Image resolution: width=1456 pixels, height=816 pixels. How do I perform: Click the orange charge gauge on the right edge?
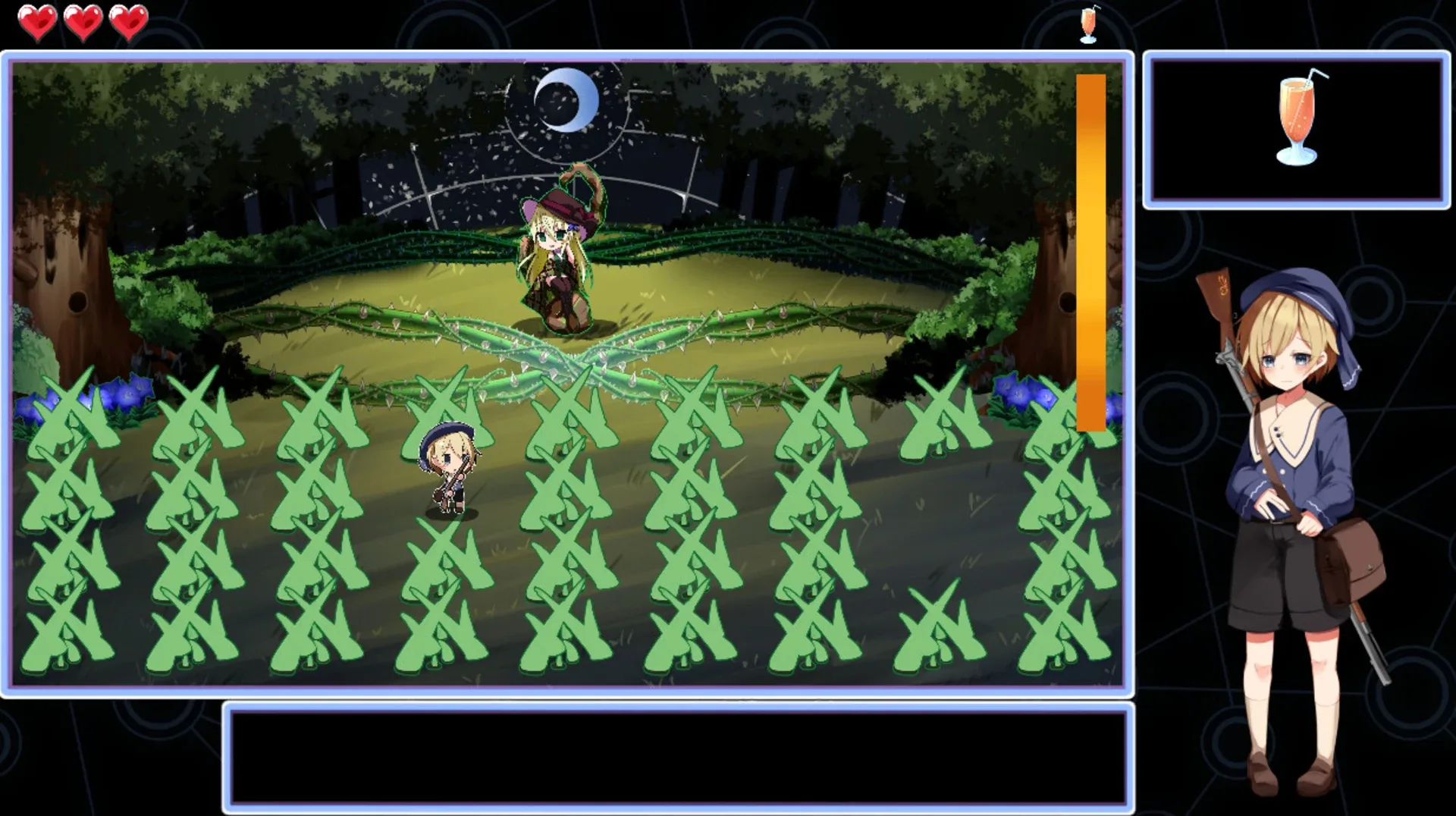click(1090, 250)
